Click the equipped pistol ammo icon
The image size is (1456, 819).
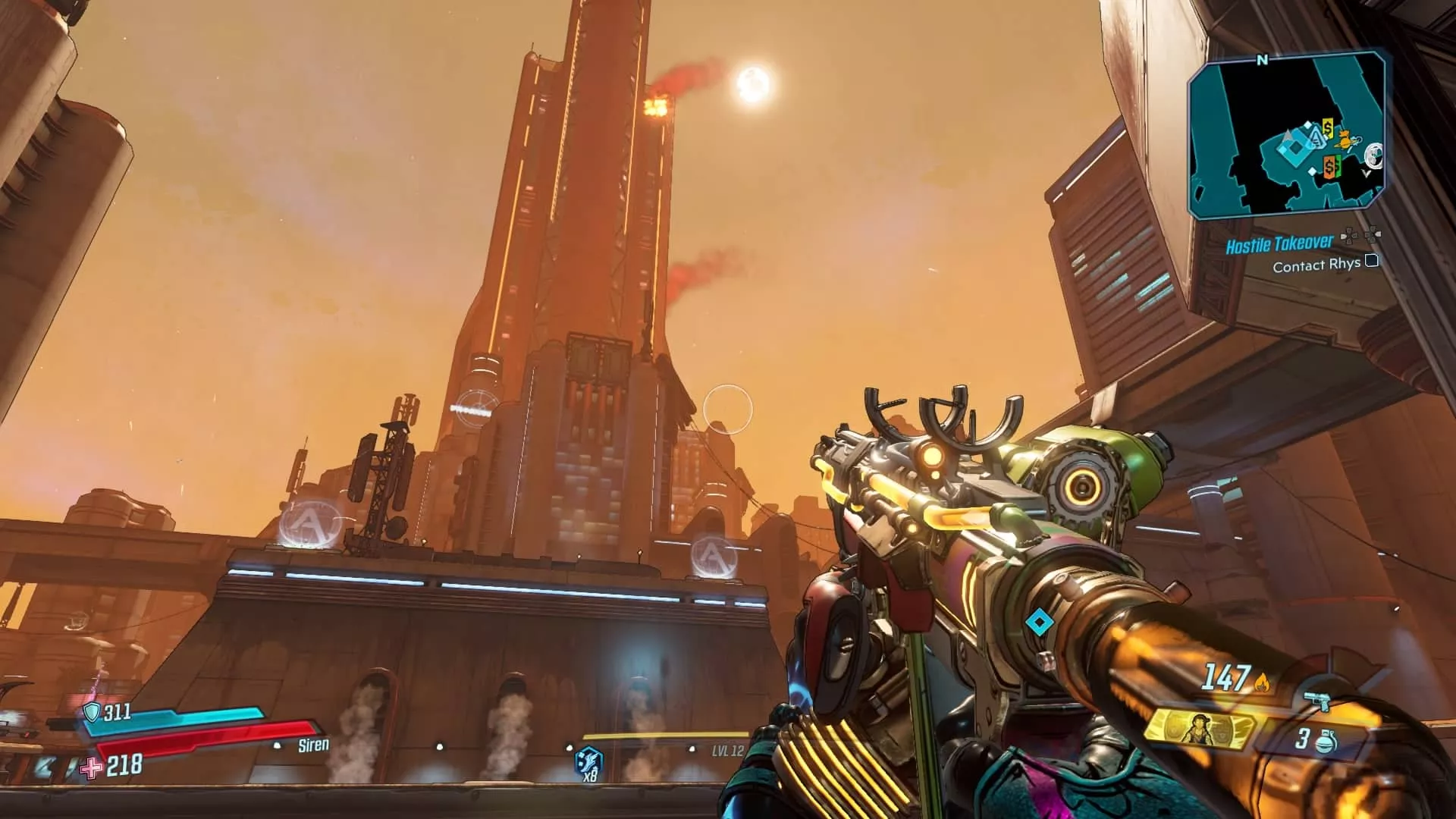pos(1317,701)
